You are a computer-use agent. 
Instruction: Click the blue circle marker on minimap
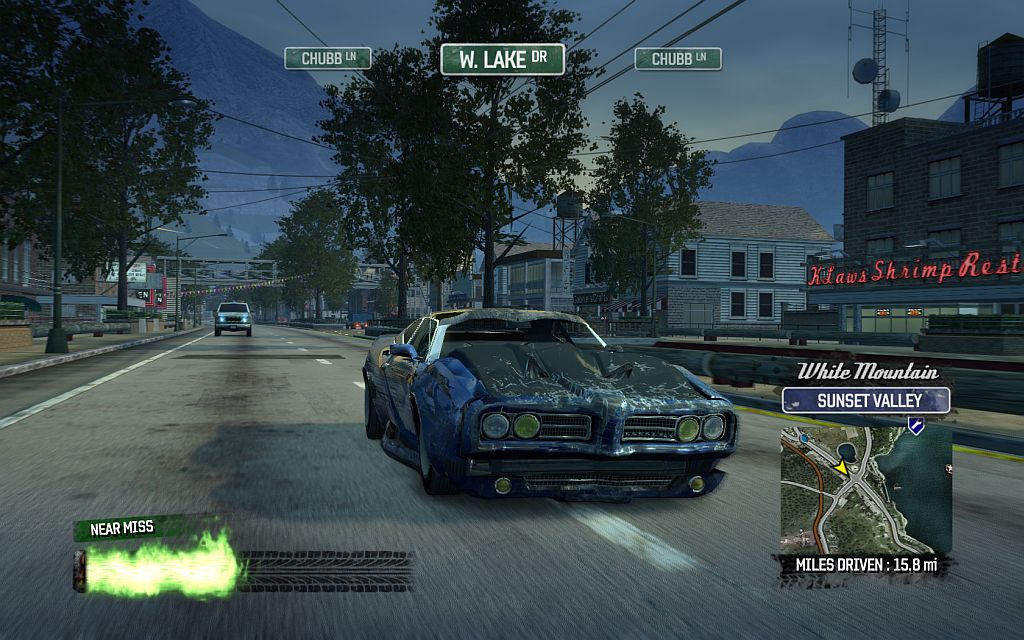803,438
